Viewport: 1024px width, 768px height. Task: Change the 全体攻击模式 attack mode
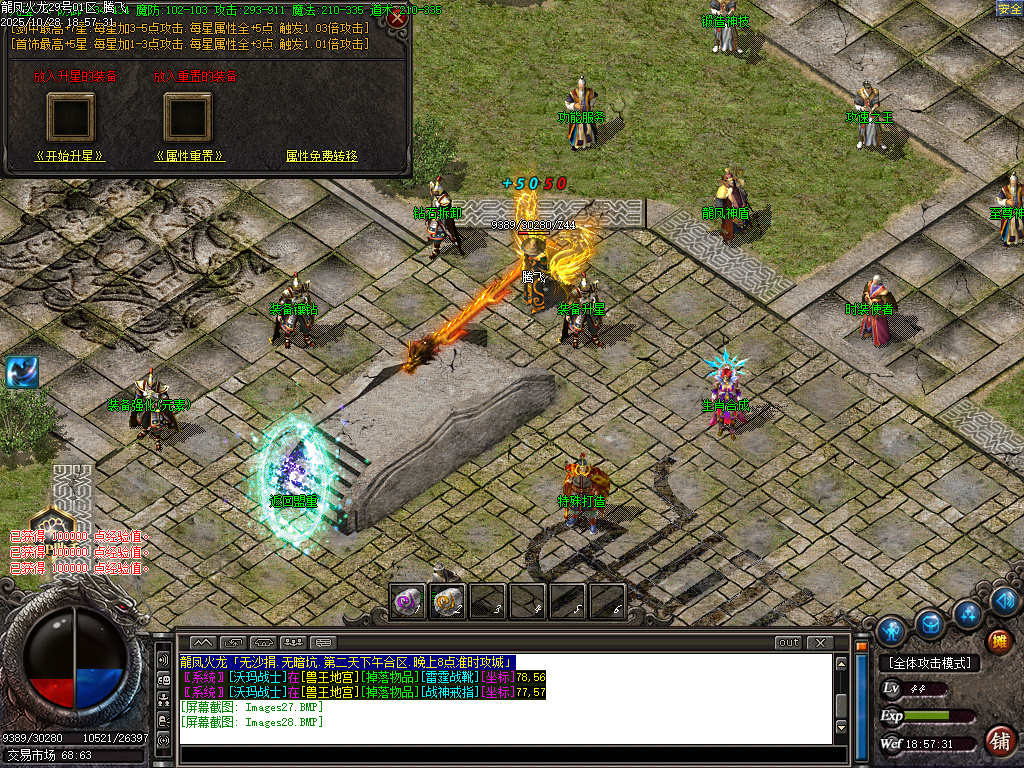click(x=929, y=663)
